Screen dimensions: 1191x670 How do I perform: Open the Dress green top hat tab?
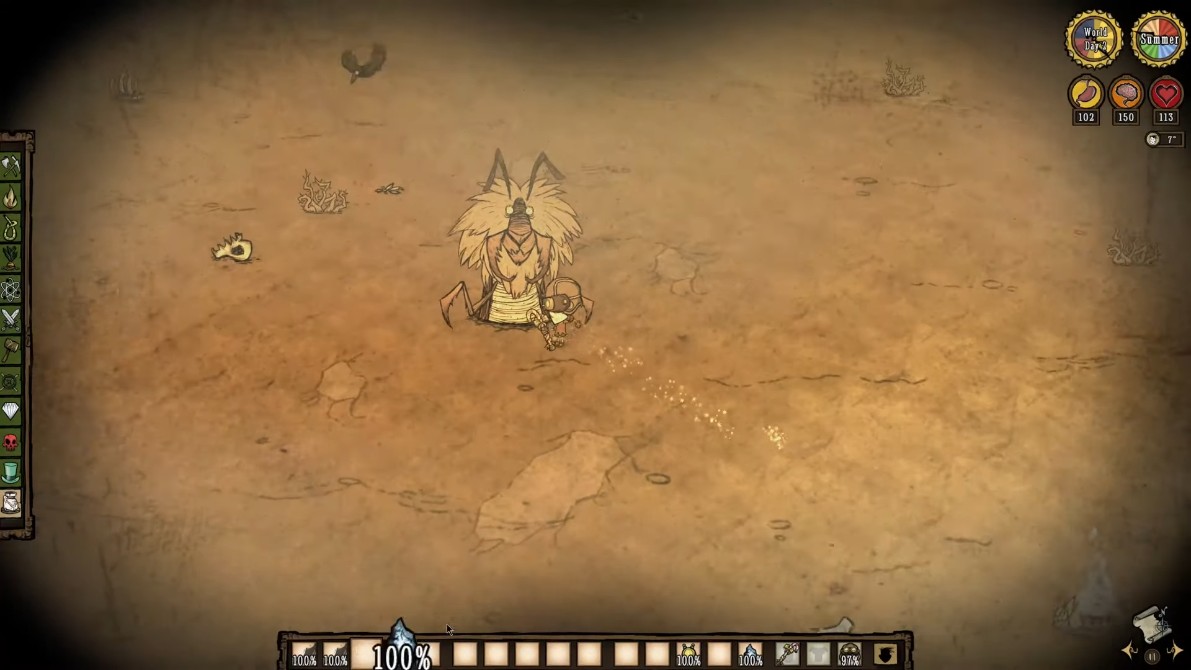(x=11, y=472)
